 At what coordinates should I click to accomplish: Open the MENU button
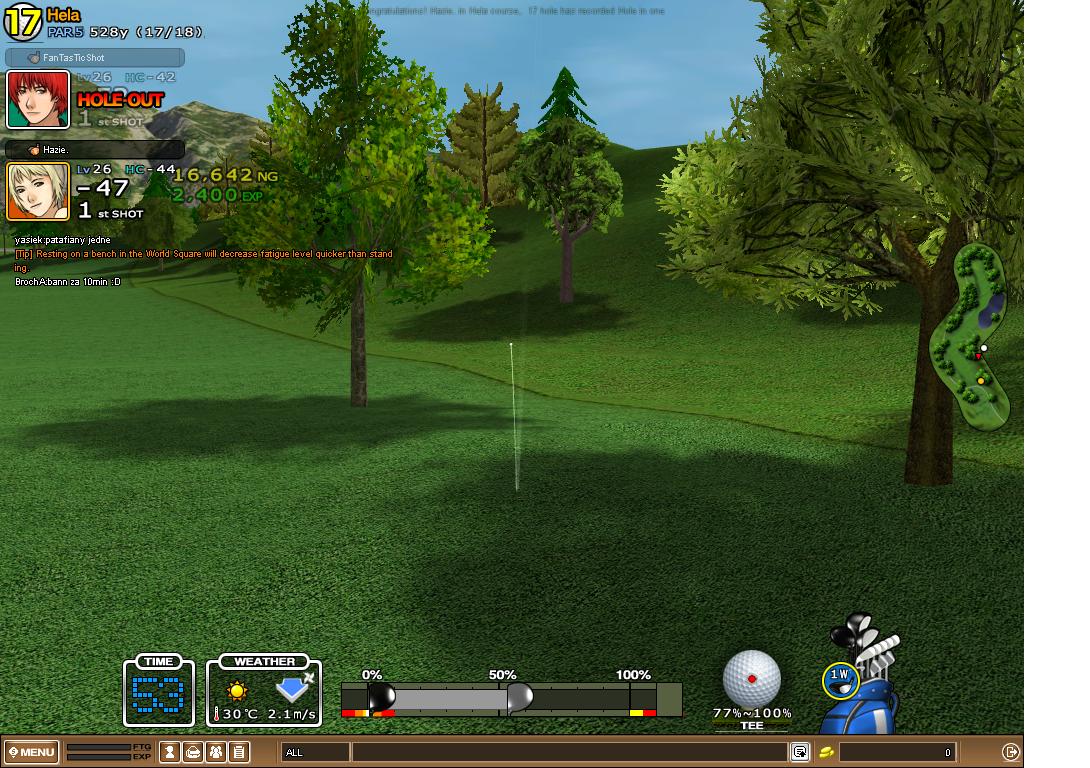(32, 752)
